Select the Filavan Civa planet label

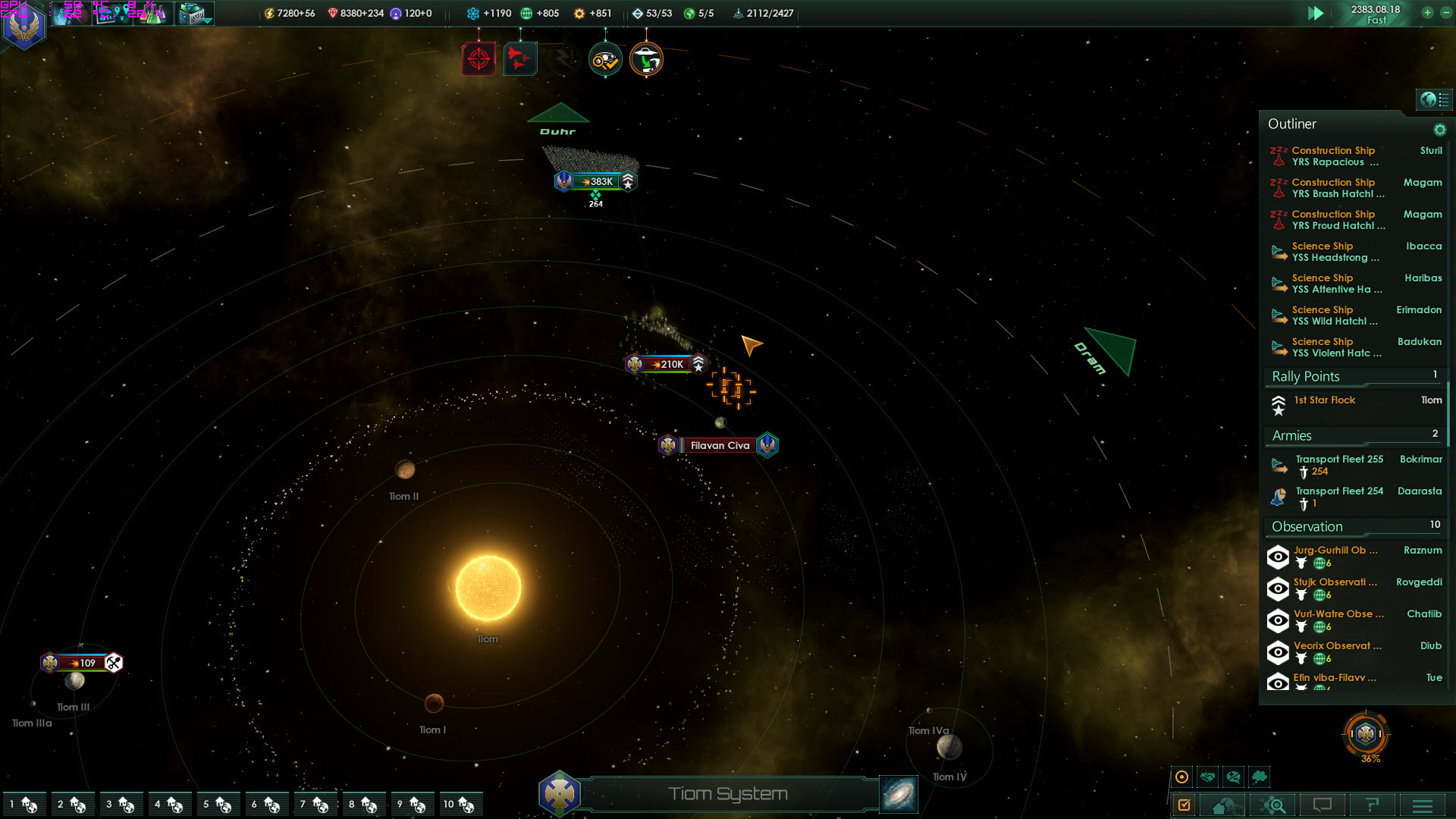719,445
